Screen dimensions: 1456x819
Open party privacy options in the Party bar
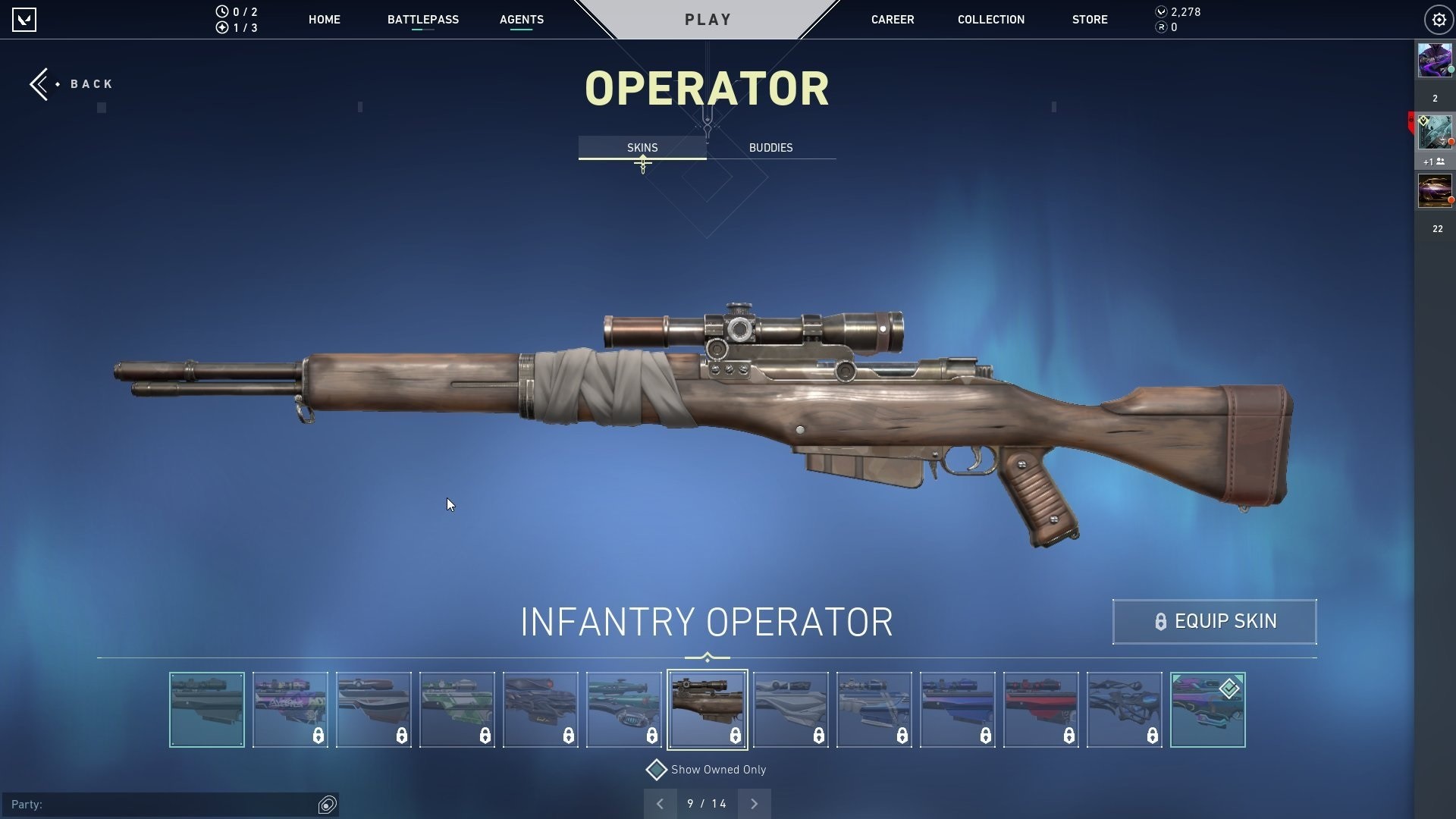[x=326, y=803]
